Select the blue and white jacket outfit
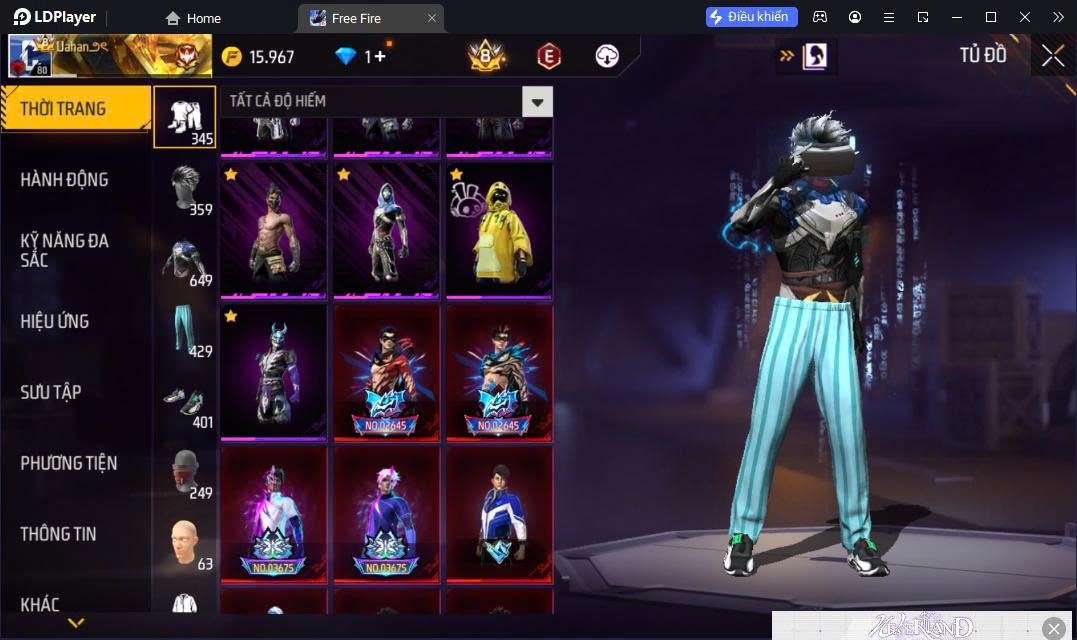Image resolution: width=1077 pixels, height=640 pixels. 499,514
